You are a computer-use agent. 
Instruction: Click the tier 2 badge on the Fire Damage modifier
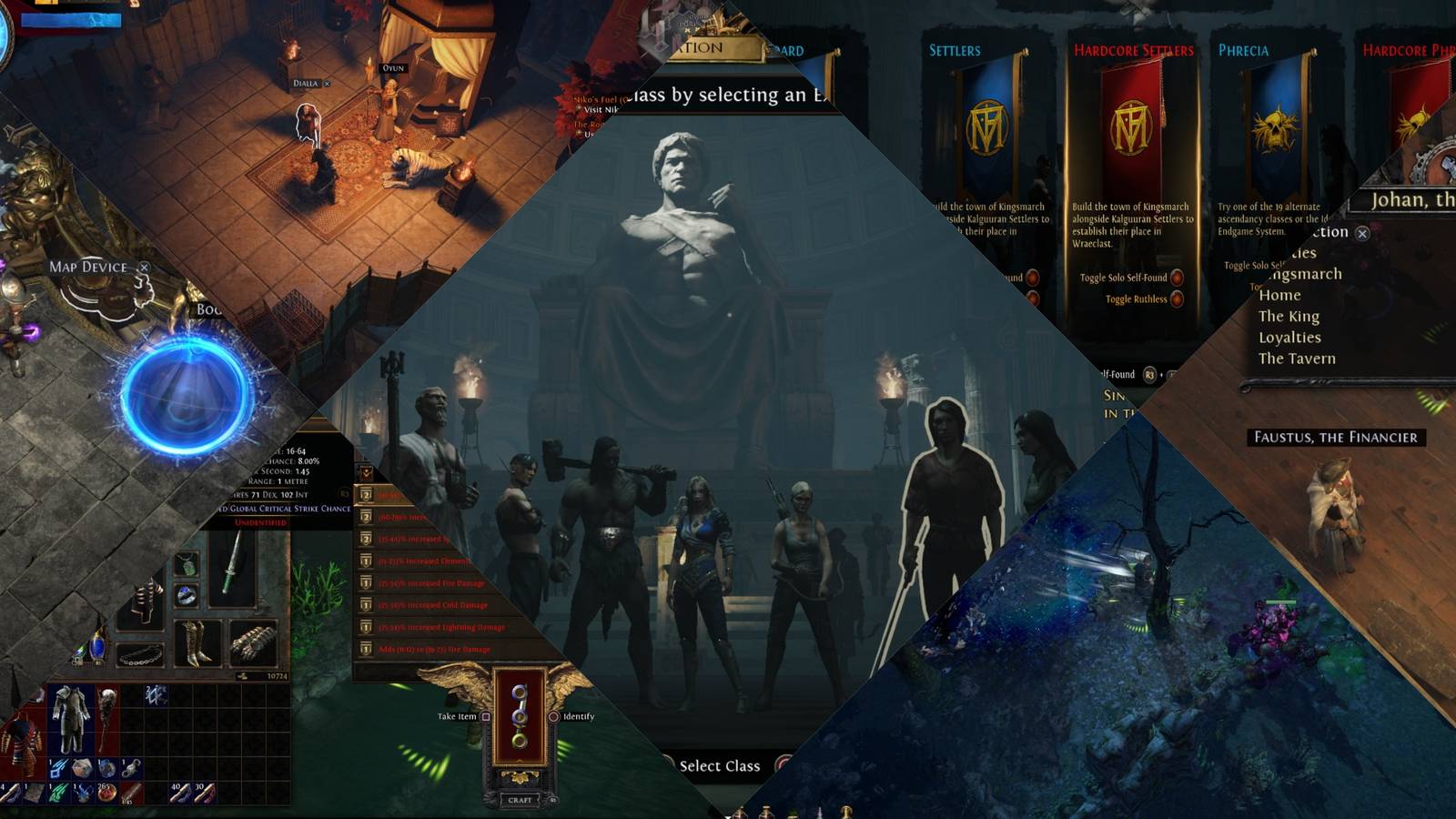tap(366, 582)
